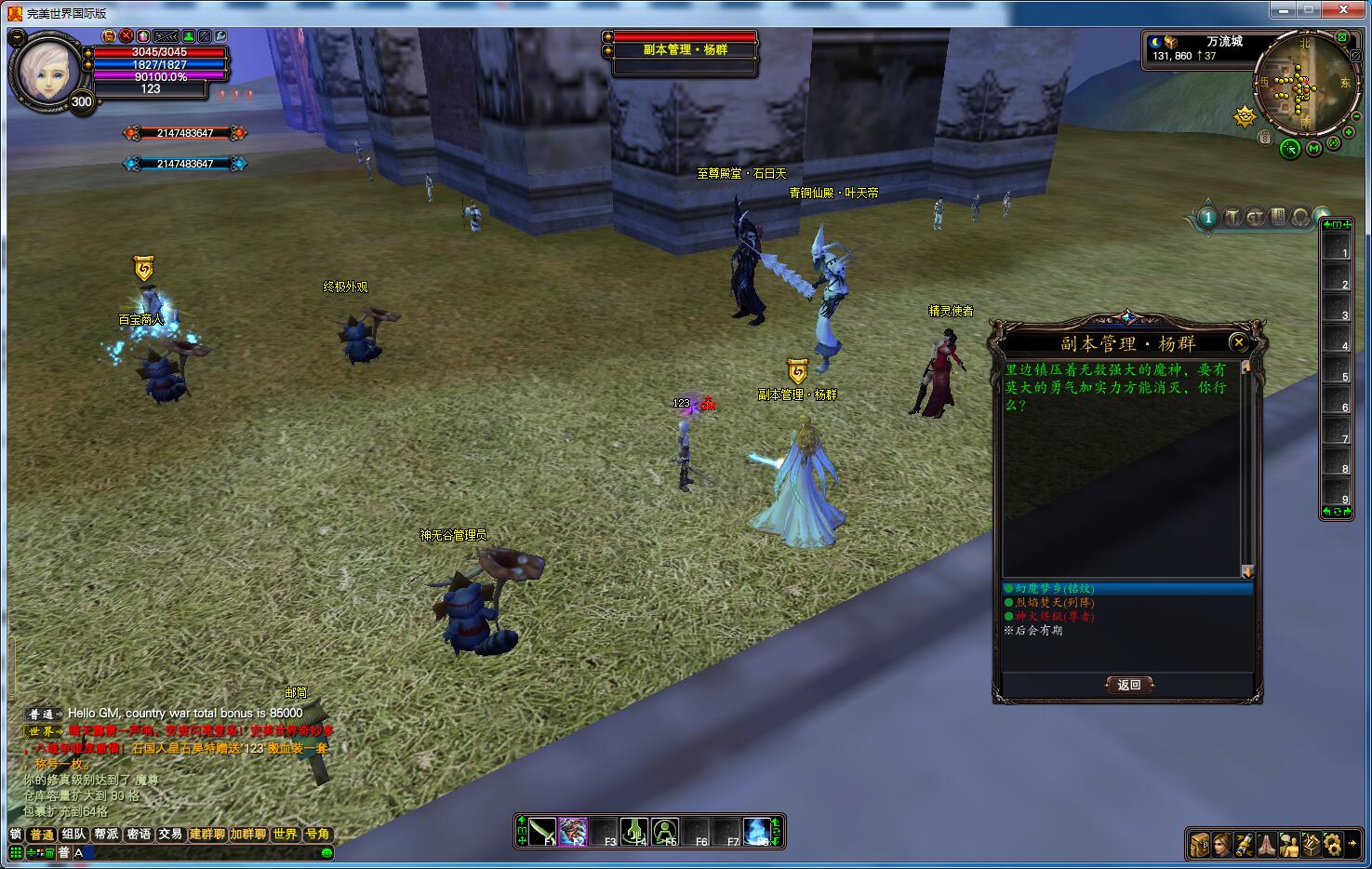Image resolution: width=1372 pixels, height=869 pixels.
Task: Close the 副本管理·杨群 dialogue window
Action: coord(1238,342)
